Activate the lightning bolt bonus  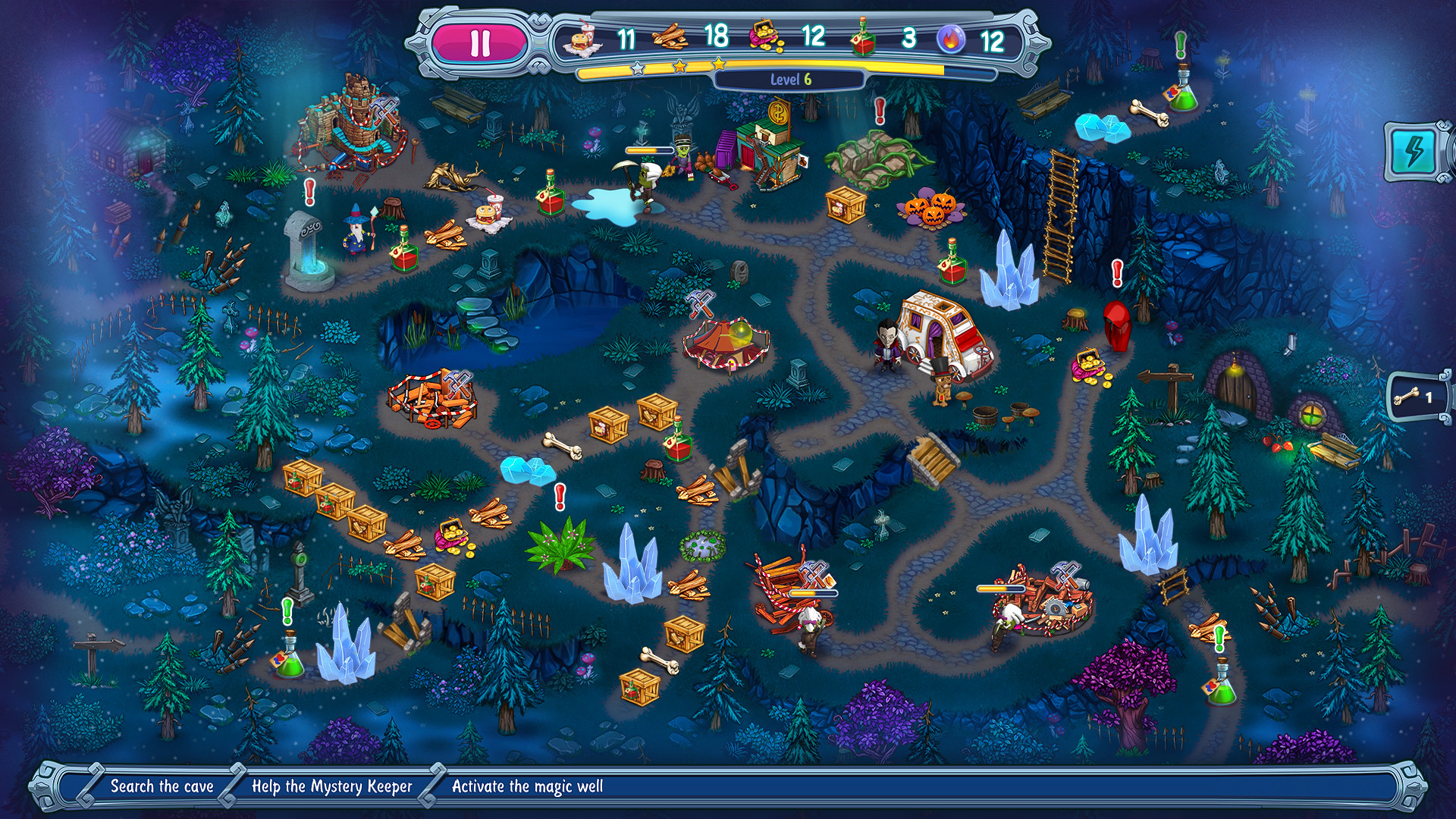[1415, 151]
